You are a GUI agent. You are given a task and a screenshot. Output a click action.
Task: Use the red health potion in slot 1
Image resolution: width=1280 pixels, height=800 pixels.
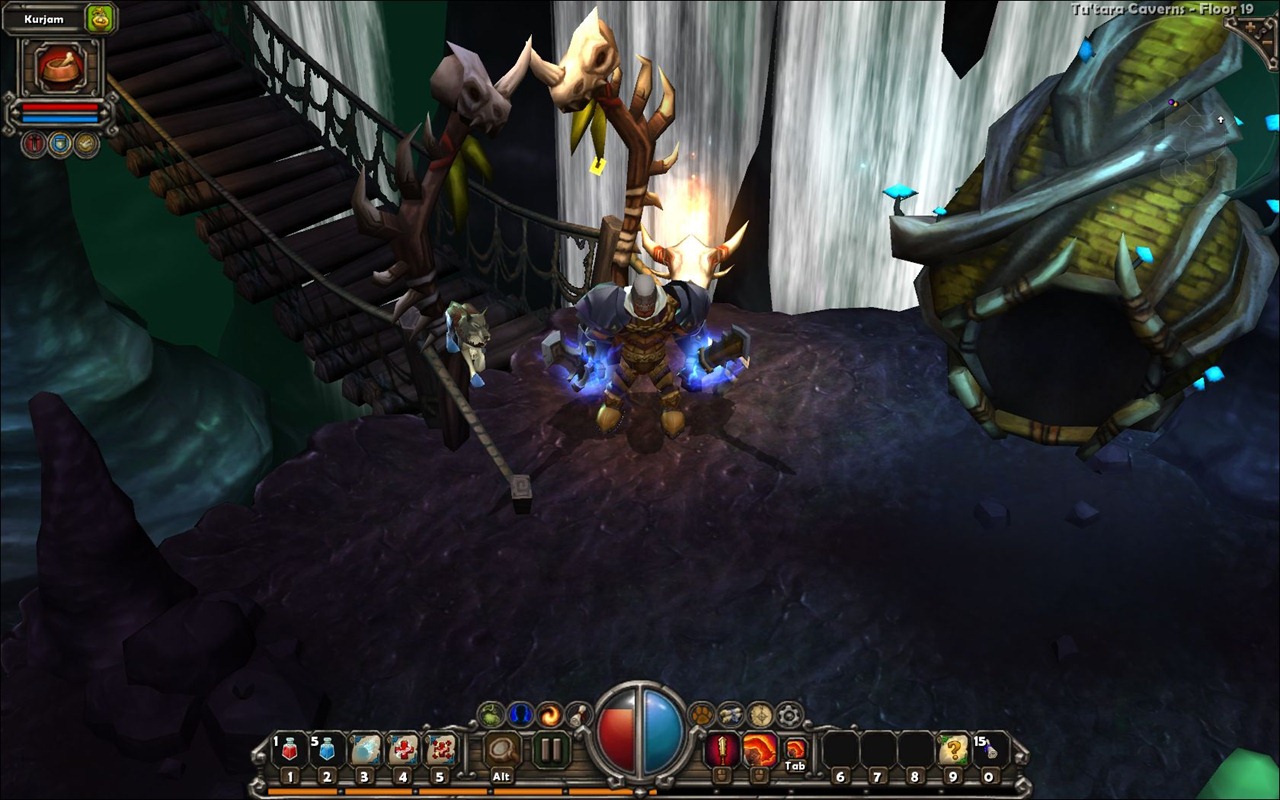(290, 749)
